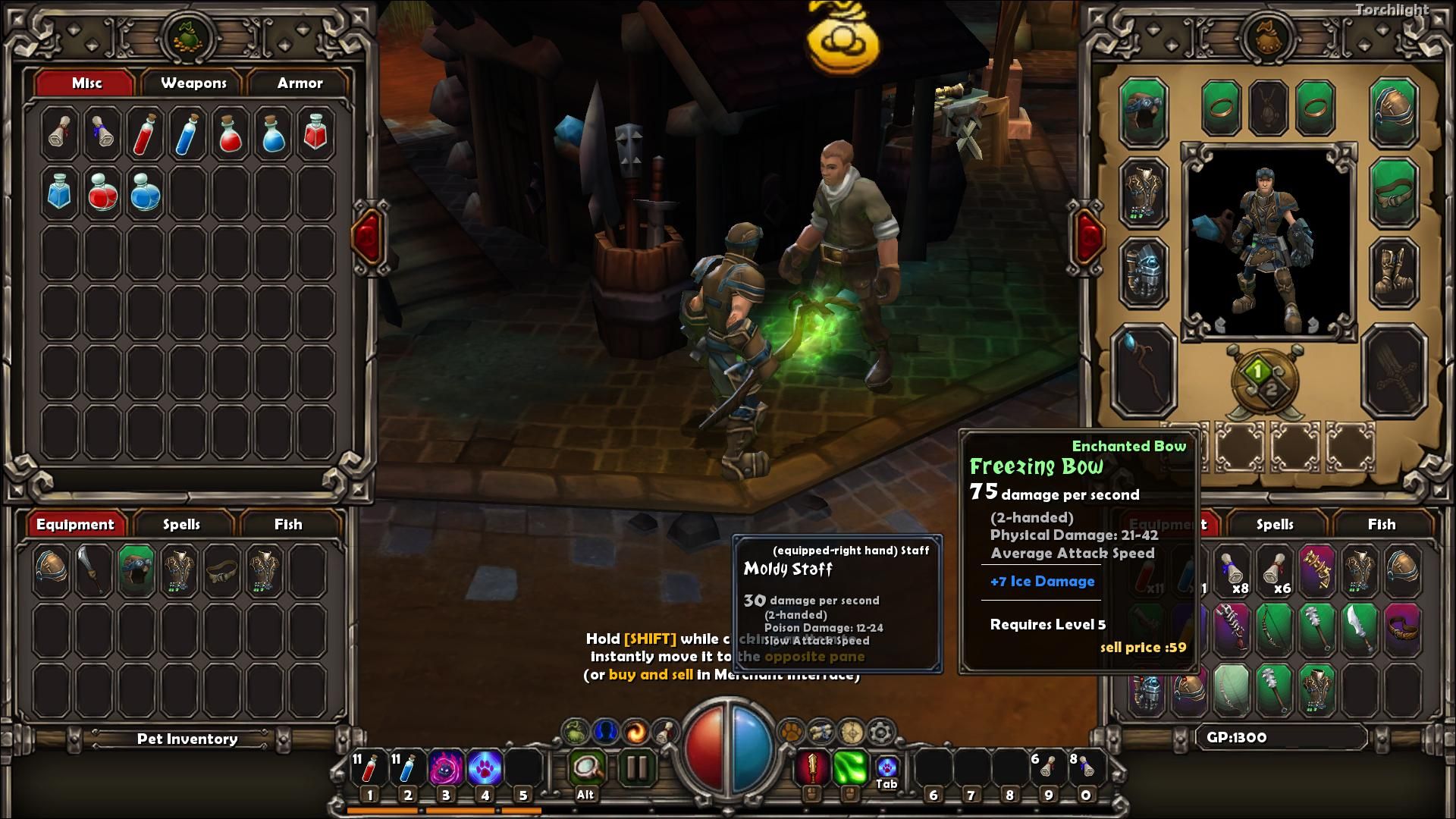The width and height of the screenshot is (1456, 819).
Task: Select the white cleaver blade in inventory
Action: pyautogui.click(x=1359, y=628)
